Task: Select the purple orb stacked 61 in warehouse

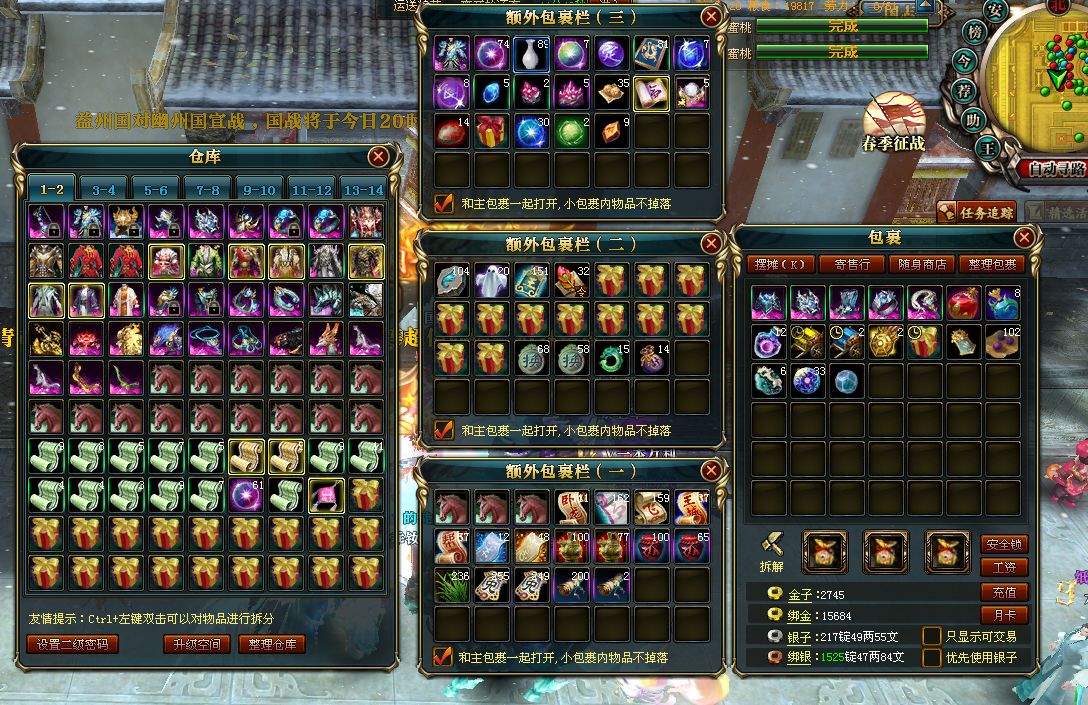Action: 247,495
